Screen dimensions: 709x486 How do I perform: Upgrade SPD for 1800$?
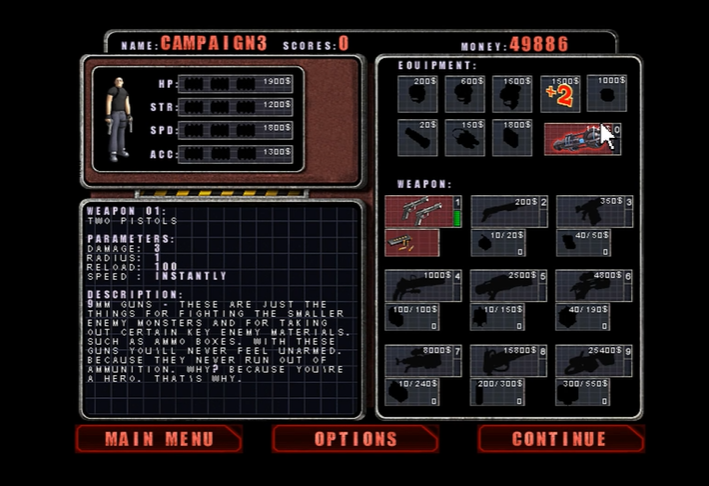tap(236, 130)
